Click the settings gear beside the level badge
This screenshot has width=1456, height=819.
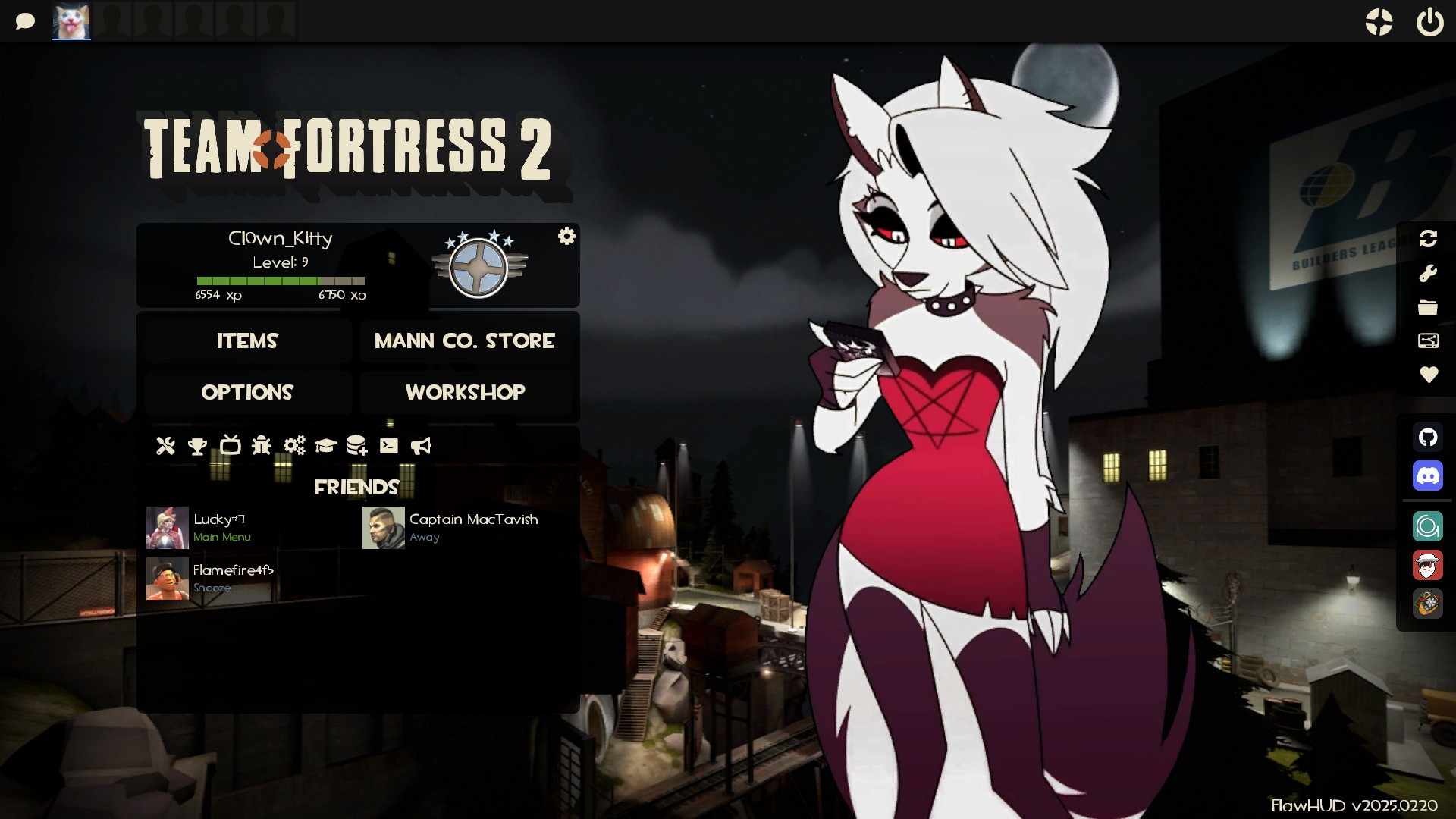pos(565,237)
